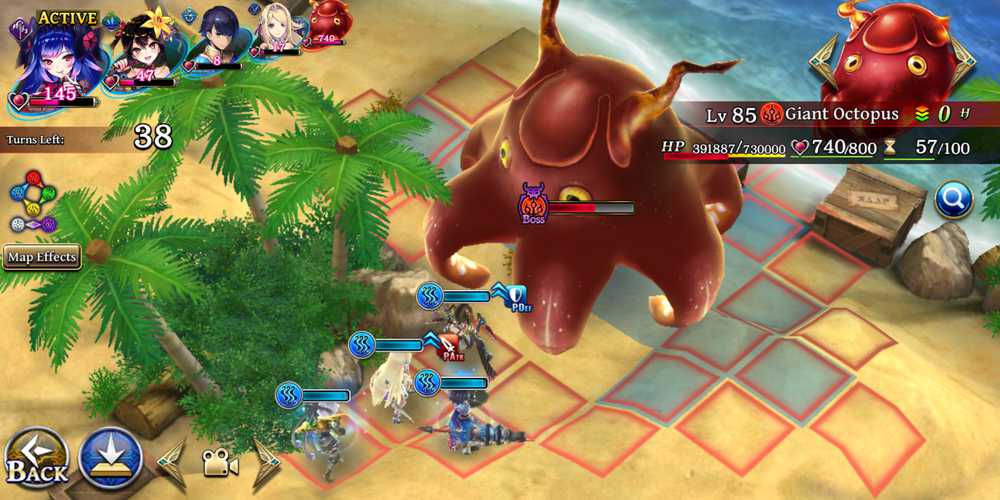
Task: Open the Map Effects panel
Action: (41, 257)
